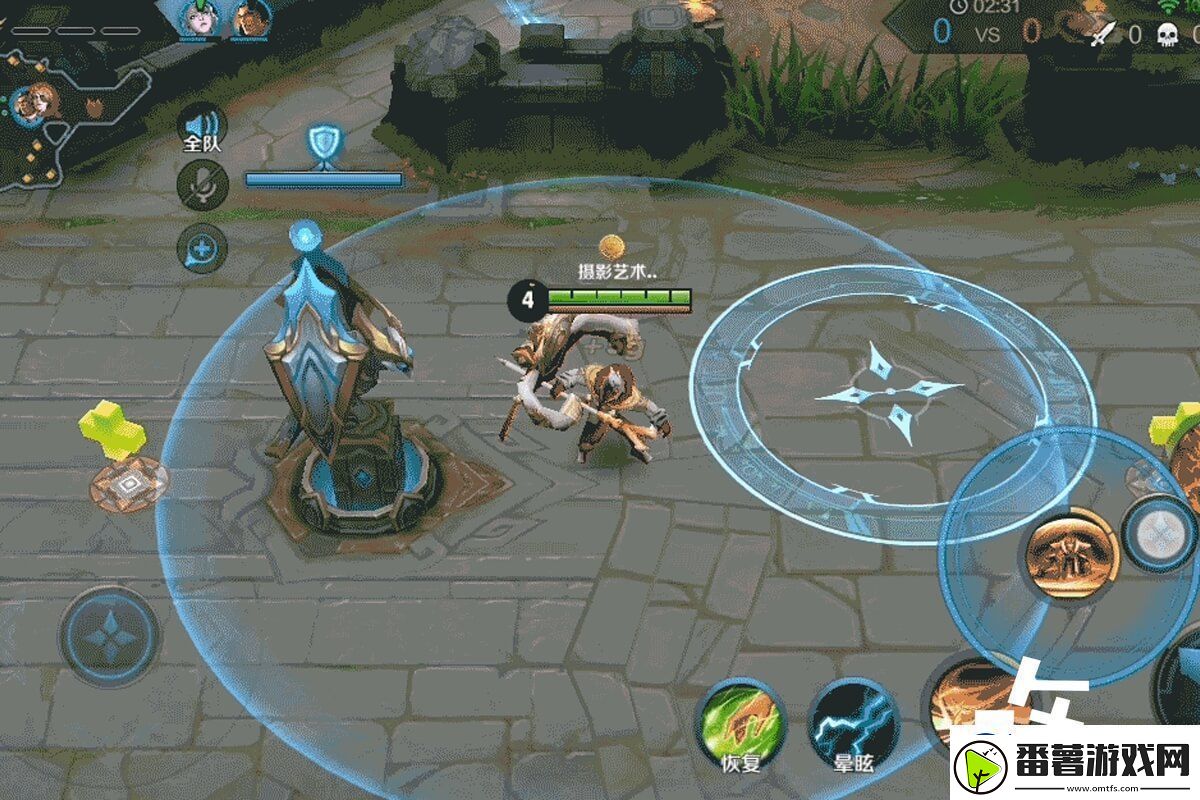1200x800 pixels.
Task: Cast the 晕眩 lightning spell
Action: tap(853, 721)
